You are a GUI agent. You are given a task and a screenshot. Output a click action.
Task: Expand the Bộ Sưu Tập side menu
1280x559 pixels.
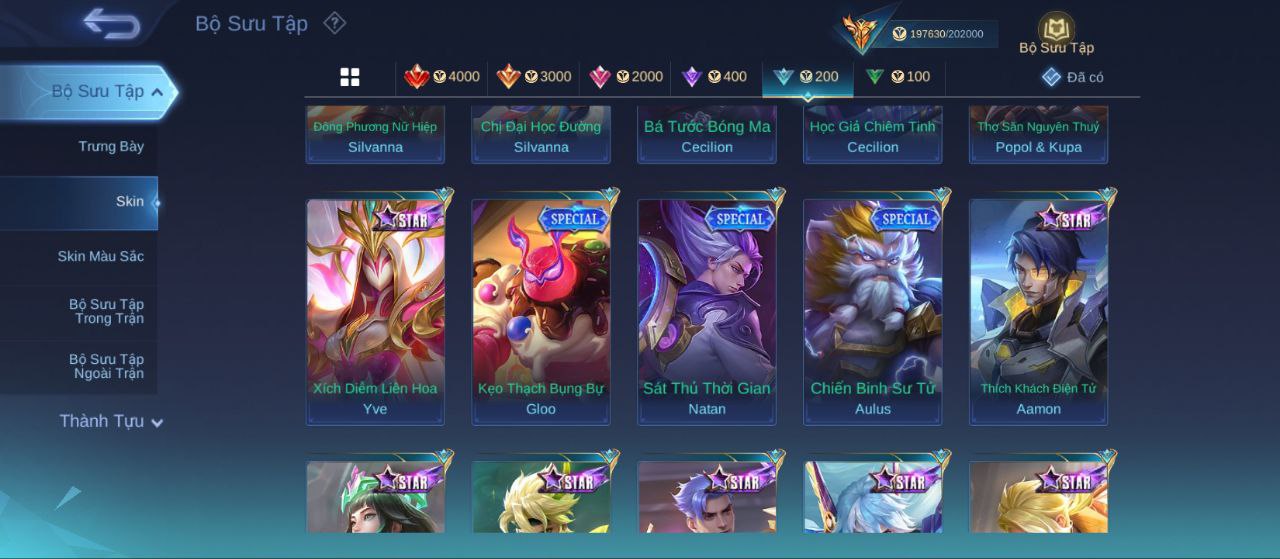coord(97,92)
